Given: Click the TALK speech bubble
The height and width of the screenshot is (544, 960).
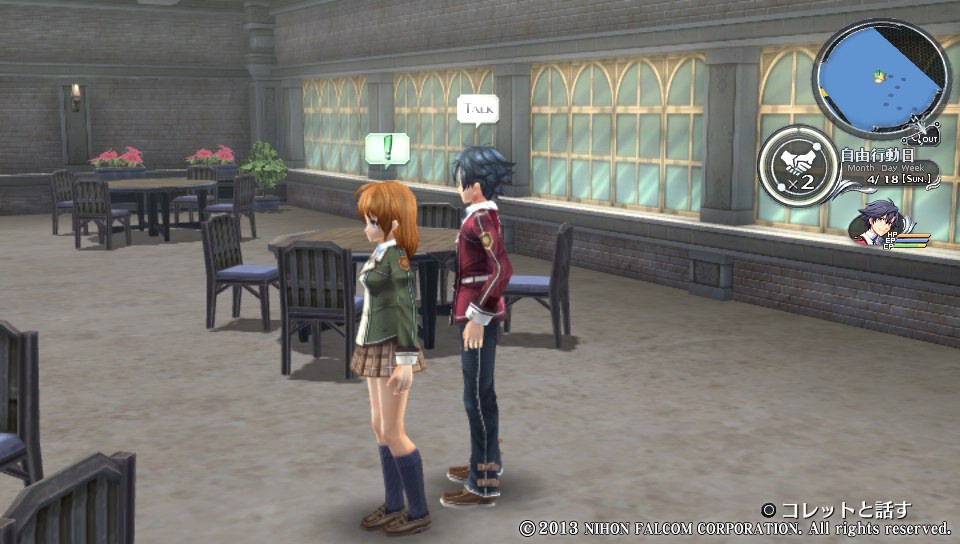Looking at the screenshot, I should point(477,109).
